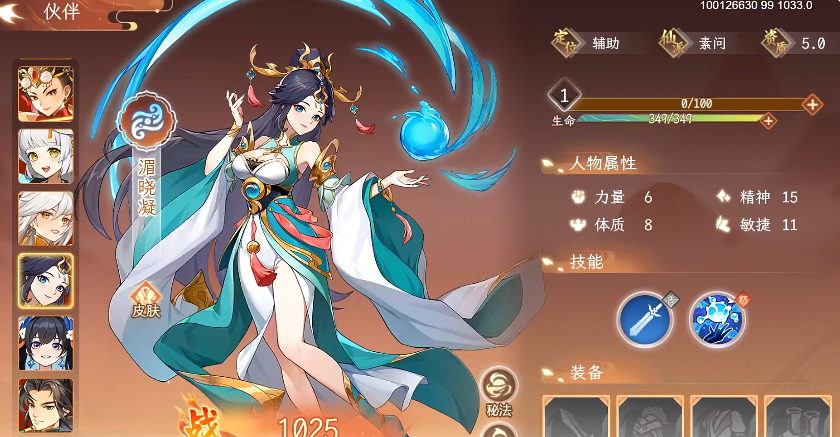This screenshot has height=437, width=840.
Task: Check the 定位 辅助 role label
Action: 589,43
